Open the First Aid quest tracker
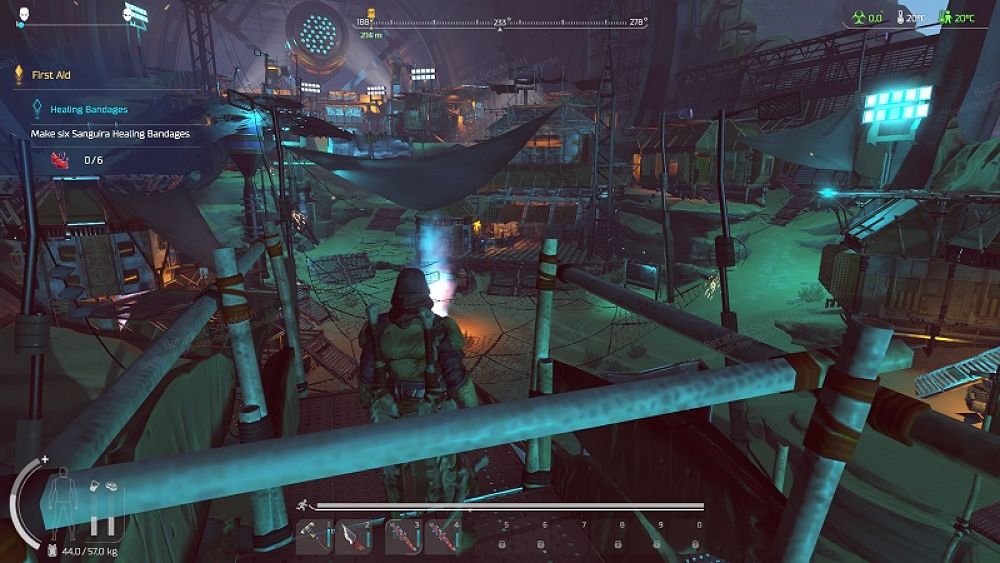 (50, 74)
